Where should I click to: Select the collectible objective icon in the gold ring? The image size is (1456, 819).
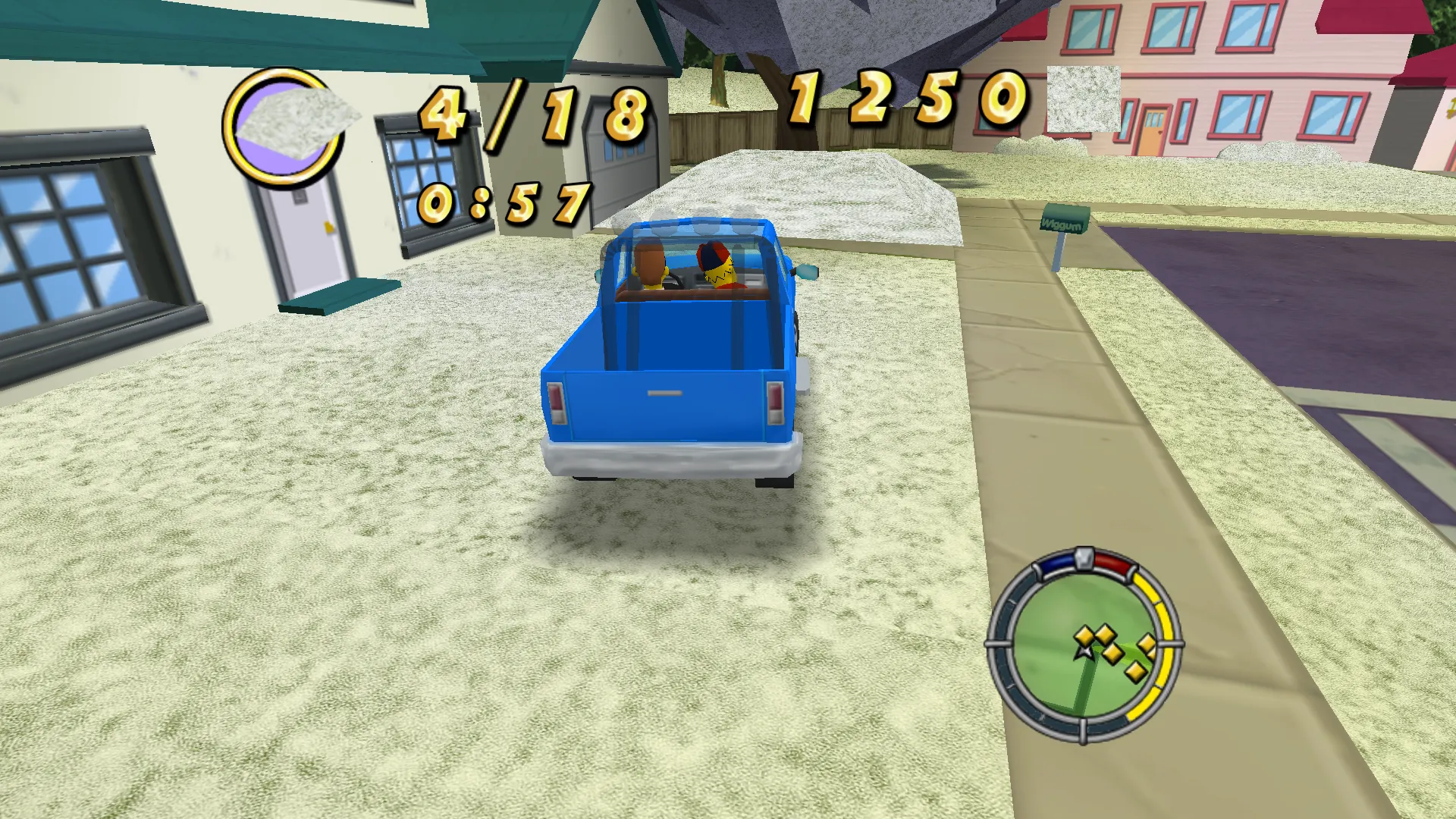(284, 127)
